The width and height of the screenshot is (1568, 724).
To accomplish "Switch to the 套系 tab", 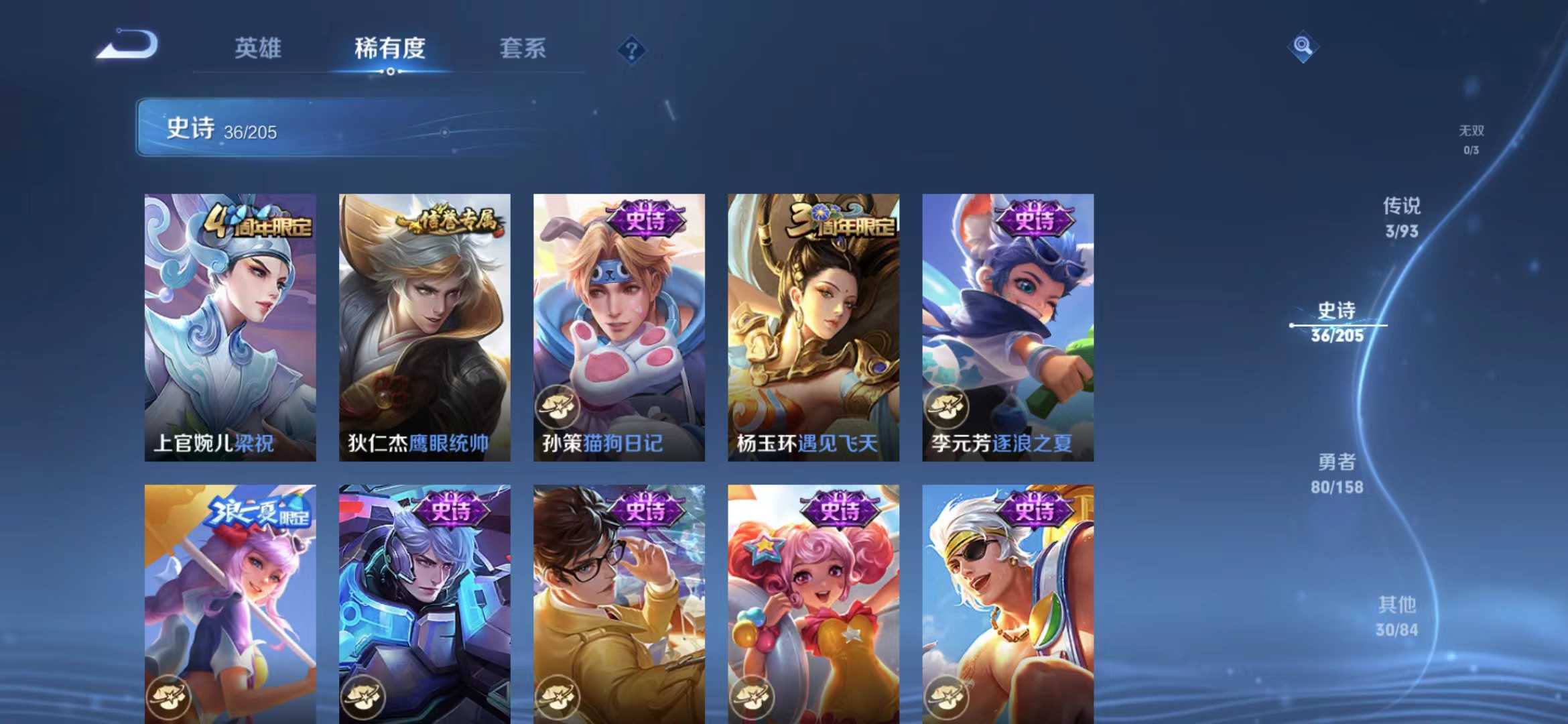I will (521, 48).
